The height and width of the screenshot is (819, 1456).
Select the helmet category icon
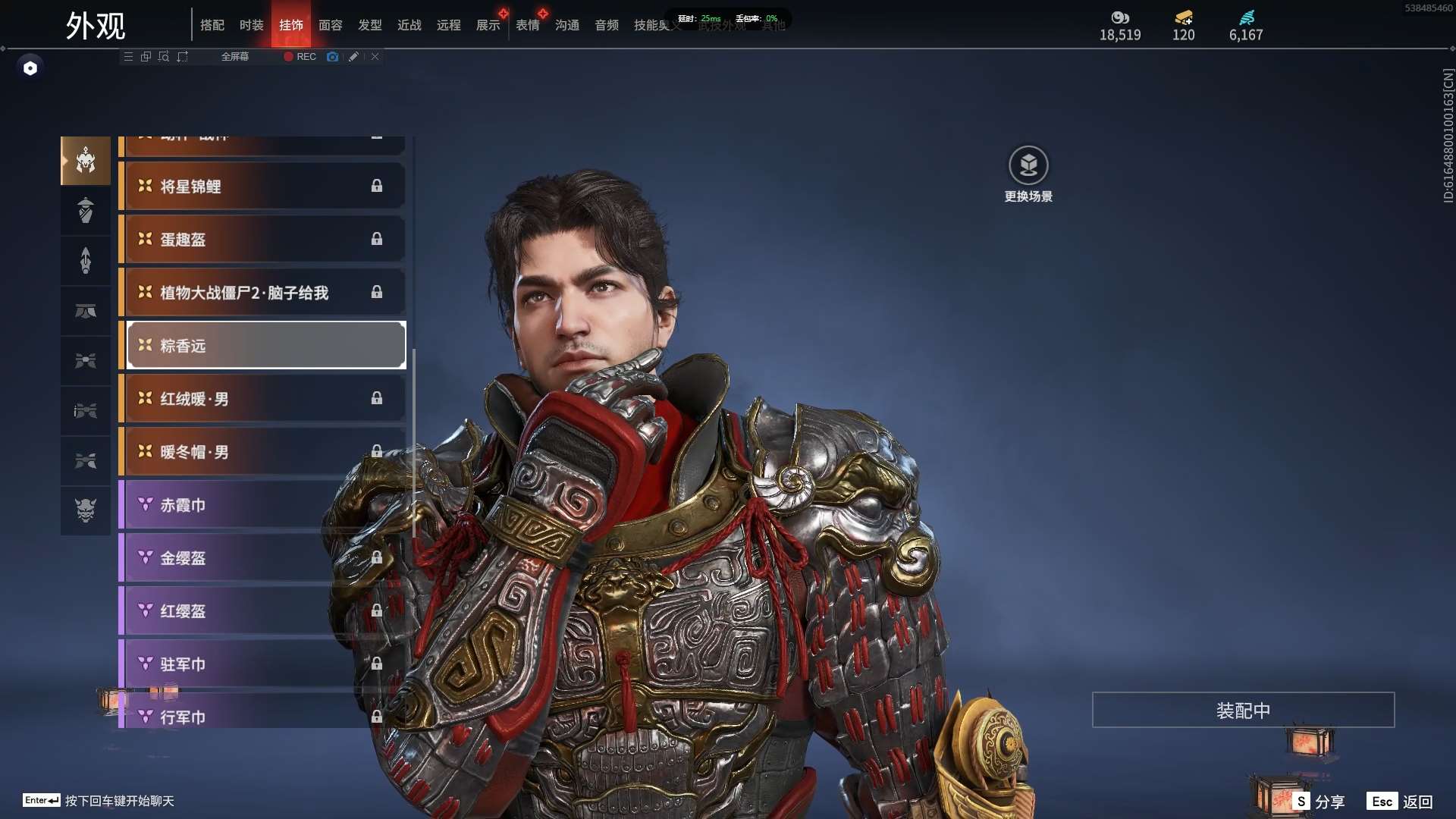coord(86,161)
